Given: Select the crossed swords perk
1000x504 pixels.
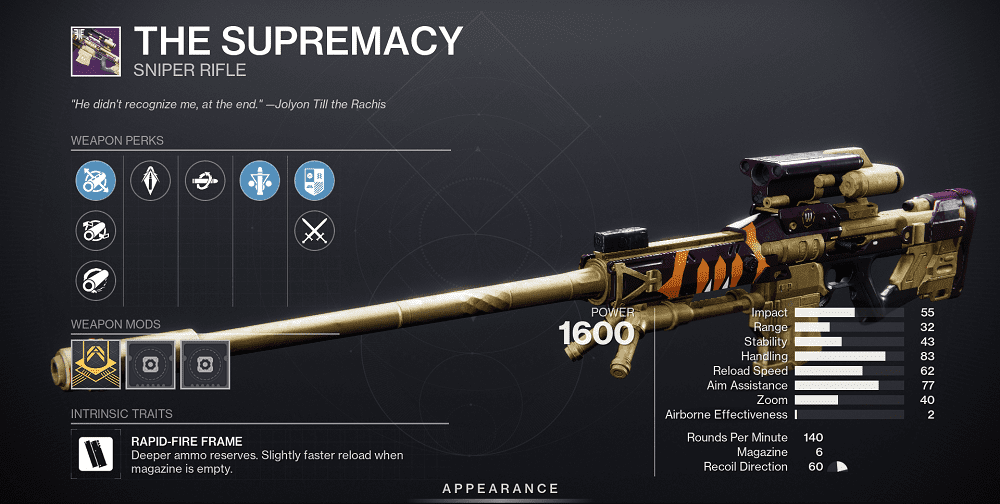Looking at the screenshot, I should (x=314, y=231).
